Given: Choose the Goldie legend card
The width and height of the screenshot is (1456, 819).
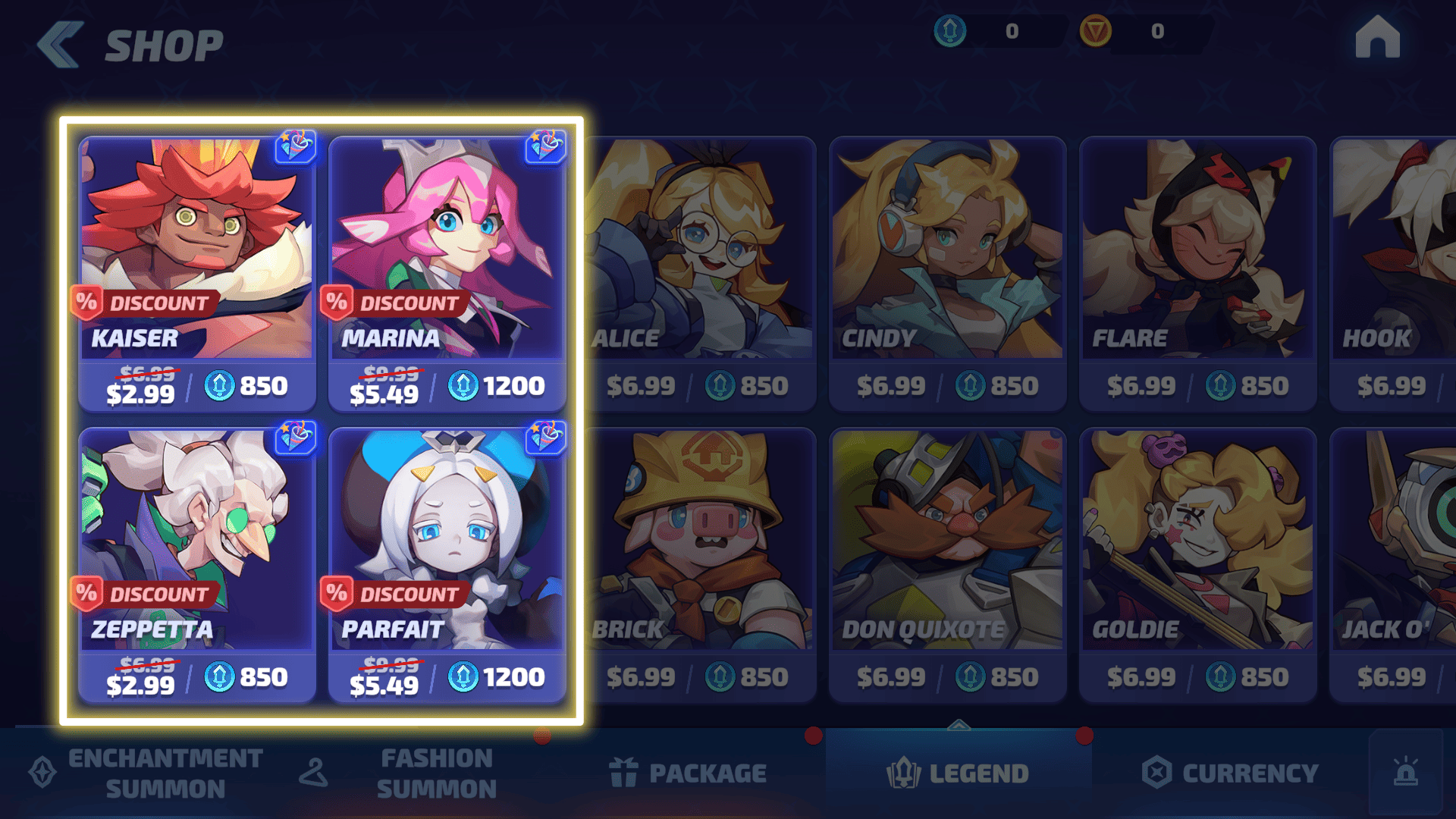Looking at the screenshot, I should tap(1198, 565).
